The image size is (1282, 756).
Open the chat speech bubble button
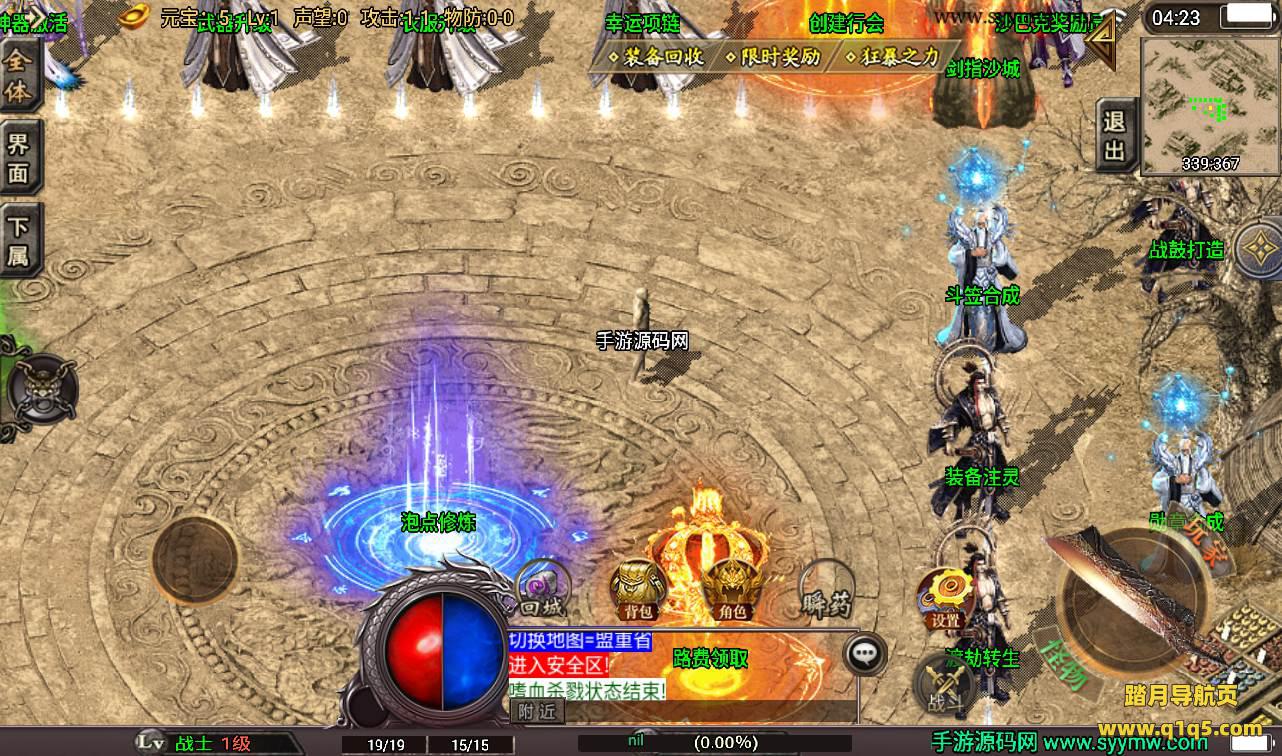(865, 655)
